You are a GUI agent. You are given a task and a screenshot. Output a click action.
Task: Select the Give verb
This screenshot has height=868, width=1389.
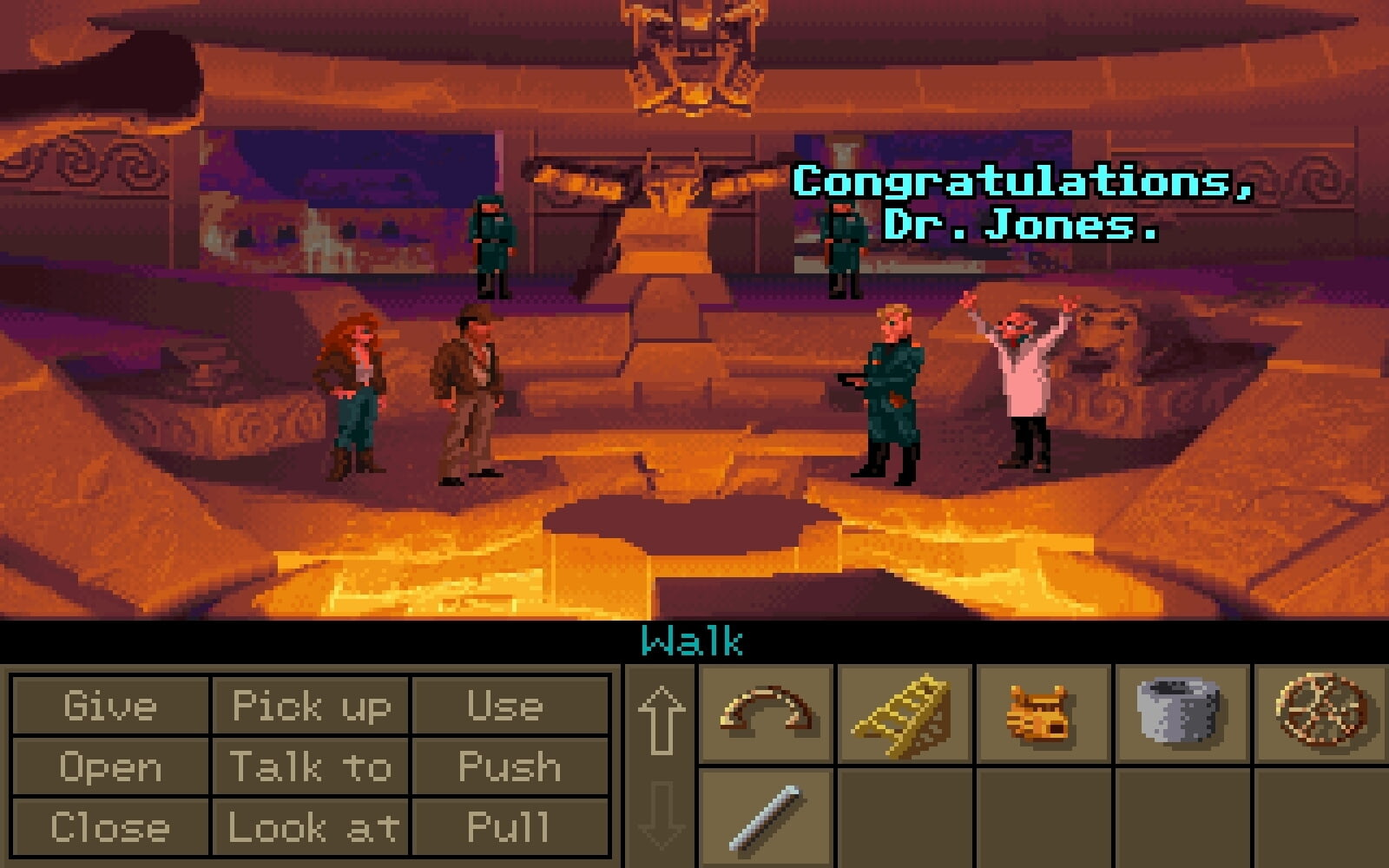110,706
